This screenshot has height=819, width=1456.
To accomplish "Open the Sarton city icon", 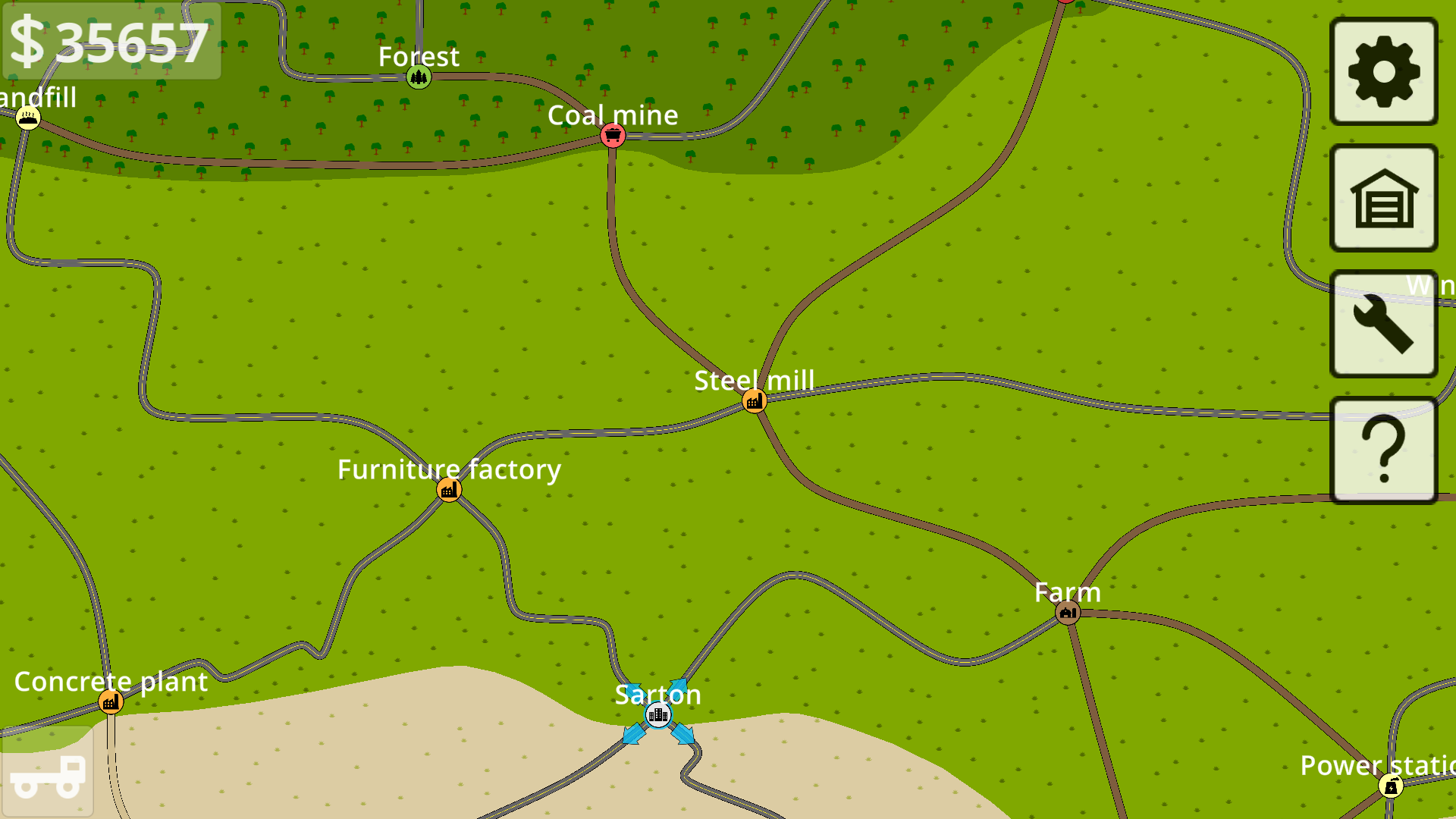I will point(658,714).
